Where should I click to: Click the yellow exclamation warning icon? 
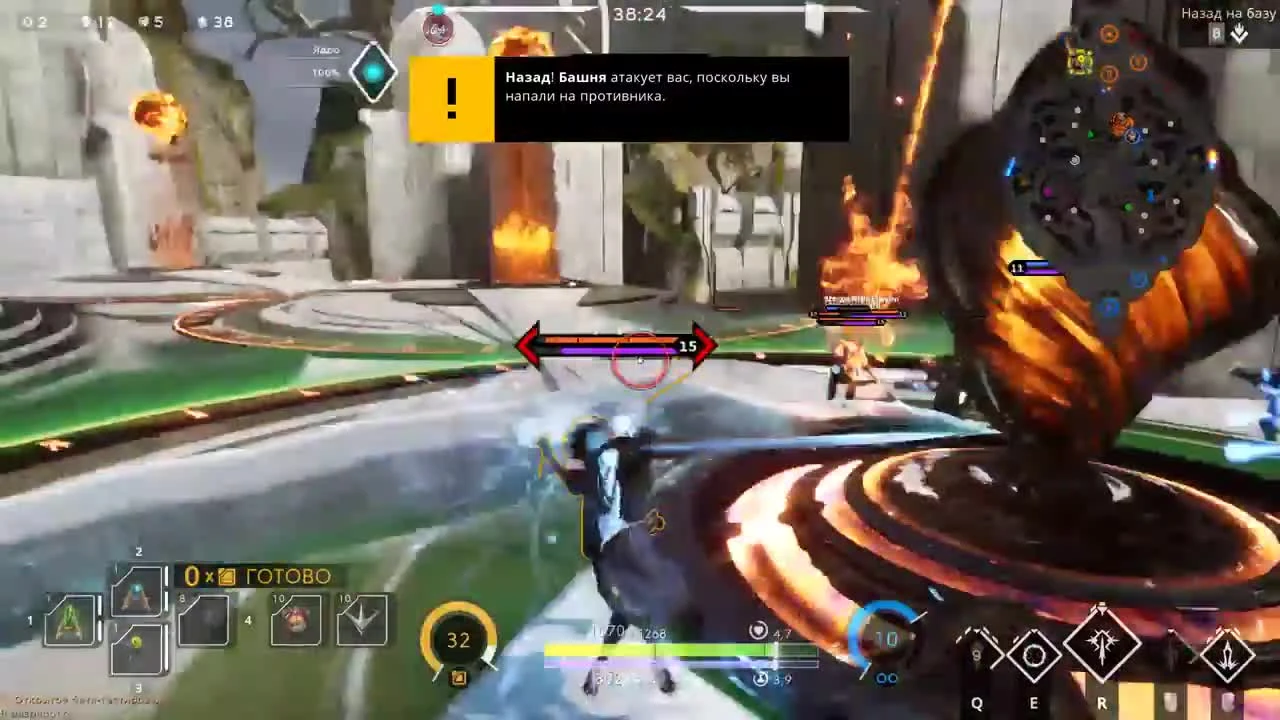pyautogui.click(x=450, y=97)
